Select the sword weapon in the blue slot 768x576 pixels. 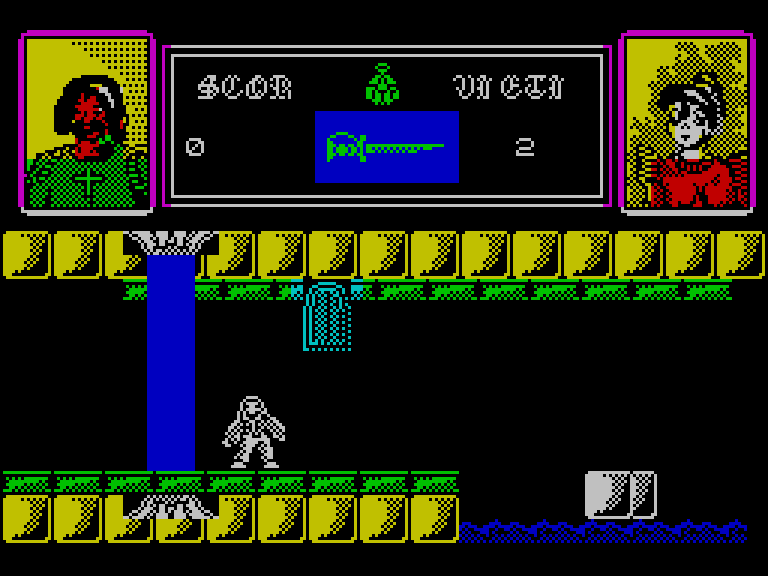(386, 148)
